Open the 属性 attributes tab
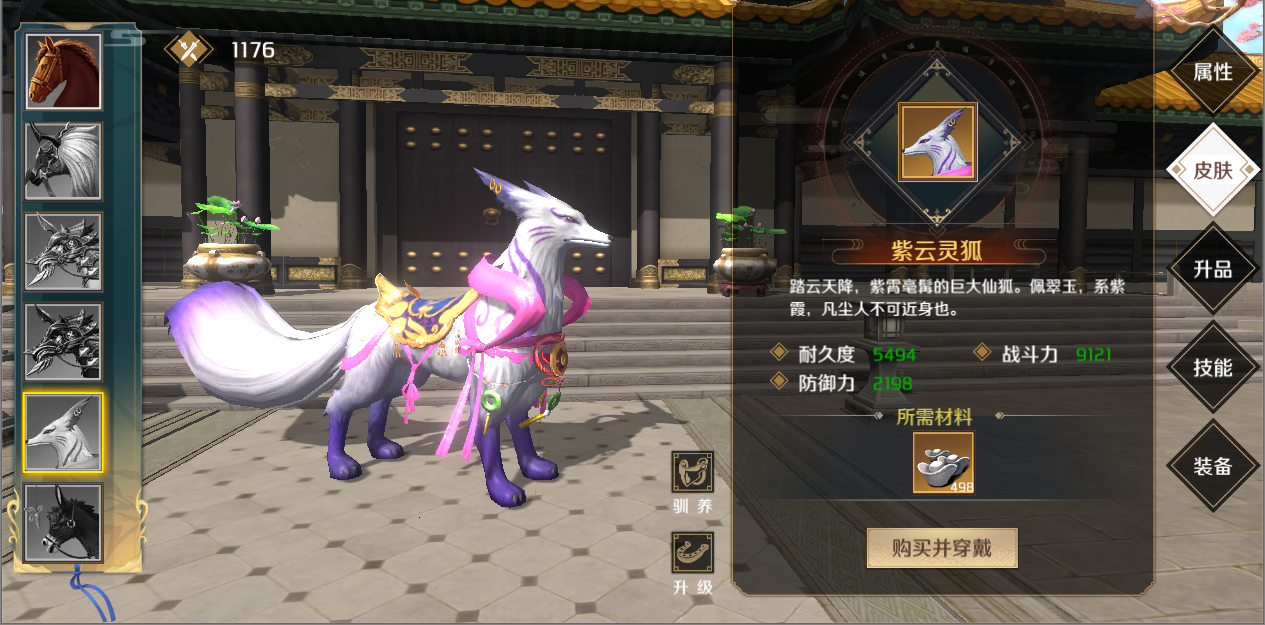Image resolution: width=1265 pixels, height=625 pixels. click(1212, 72)
